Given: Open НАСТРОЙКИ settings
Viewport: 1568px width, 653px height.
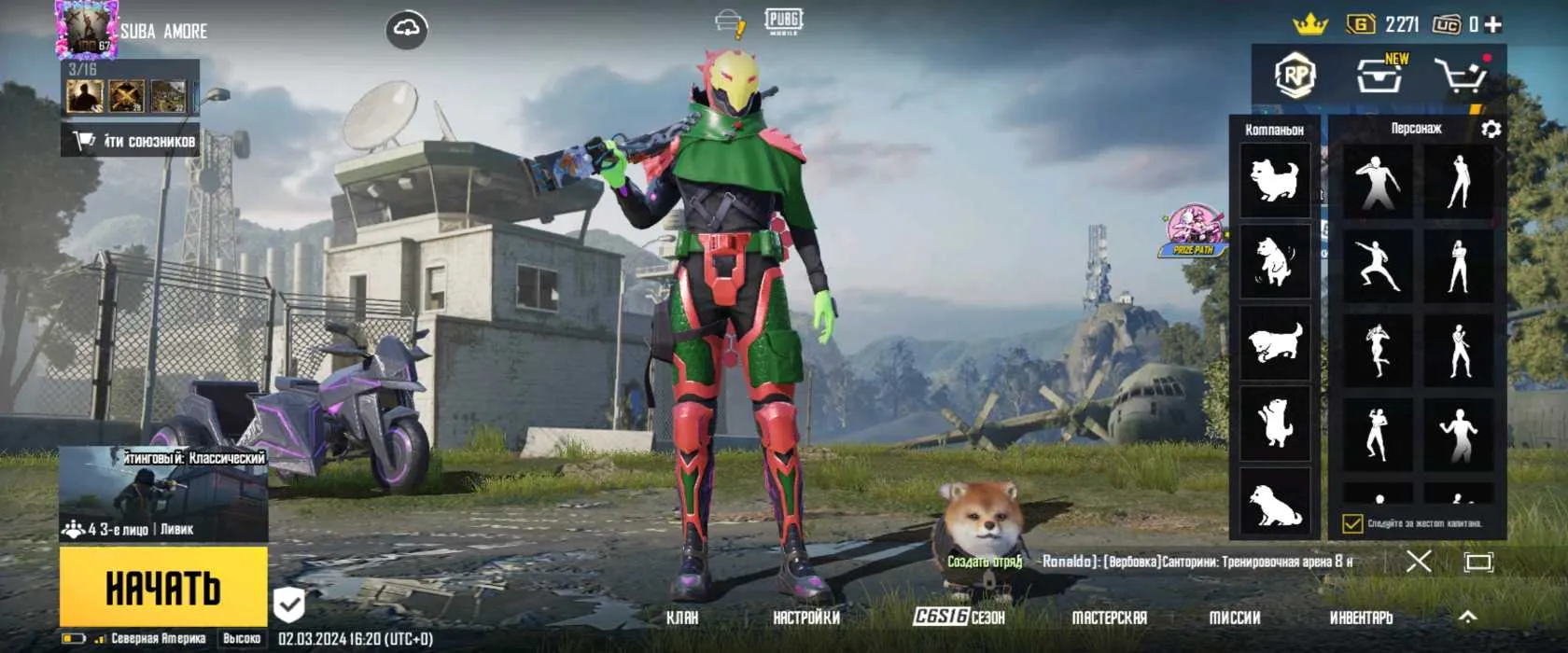Looking at the screenshot, I should point(806,618).
